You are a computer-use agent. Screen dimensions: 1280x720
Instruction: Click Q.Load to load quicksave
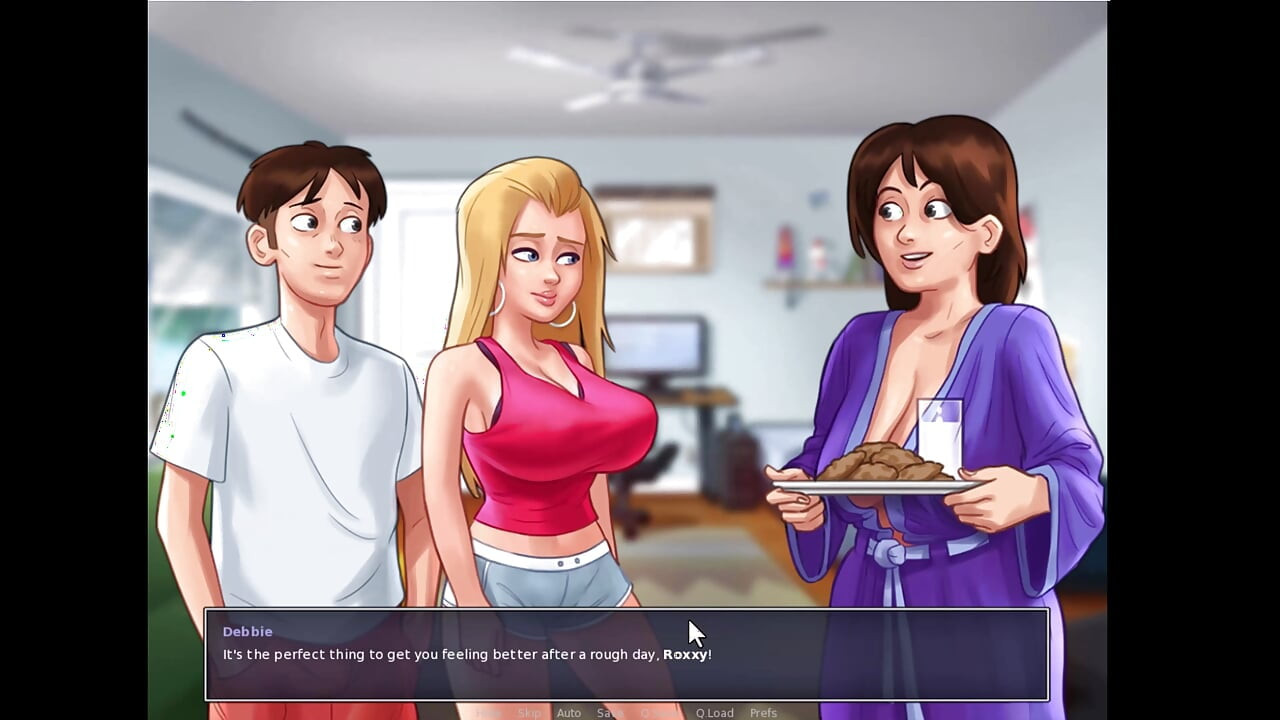pyautogui.click(x=714, y=712)
